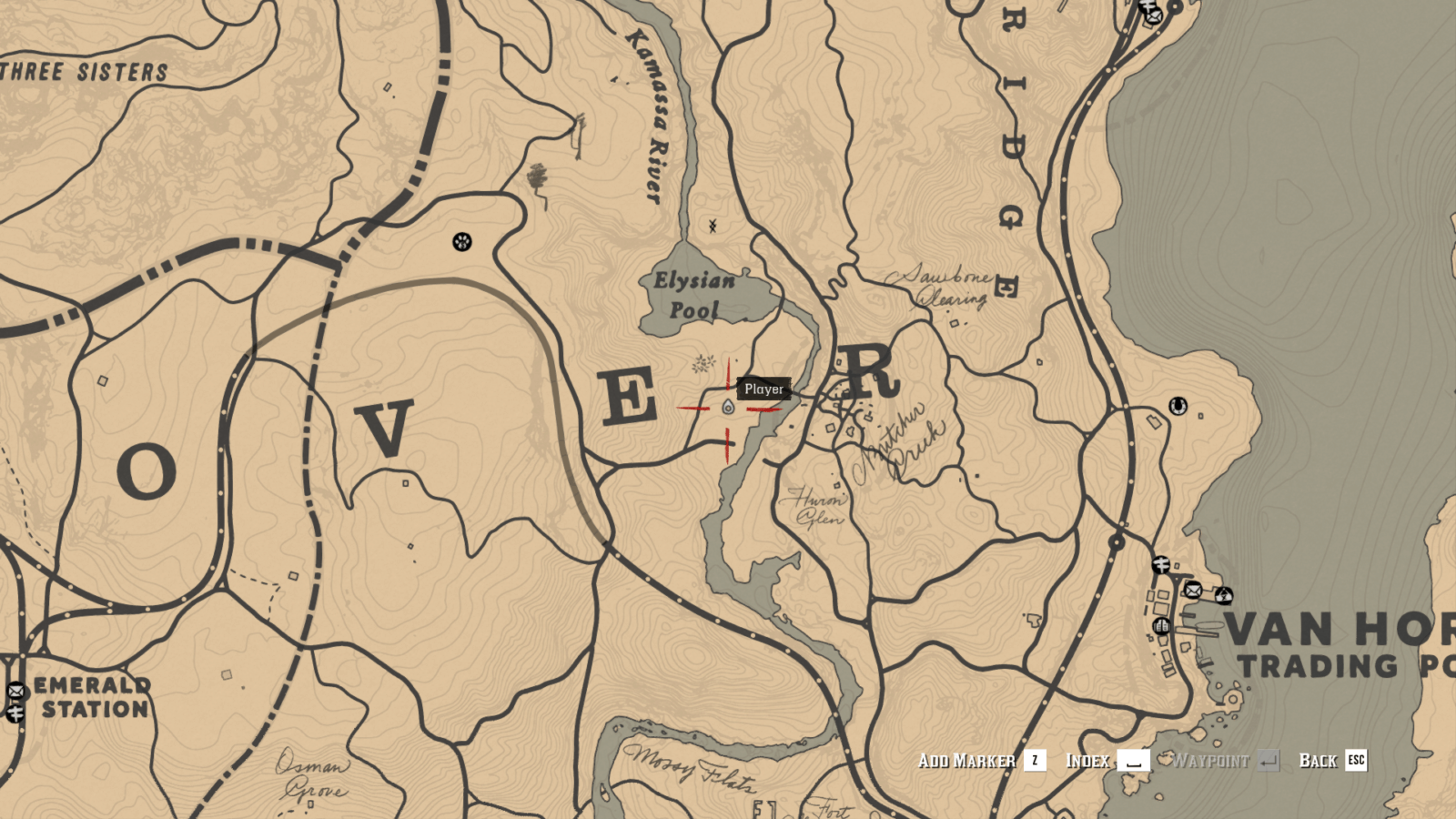Click the envelope post office icon in Van Horn
1456x819 pixels.
[1193, 591]
